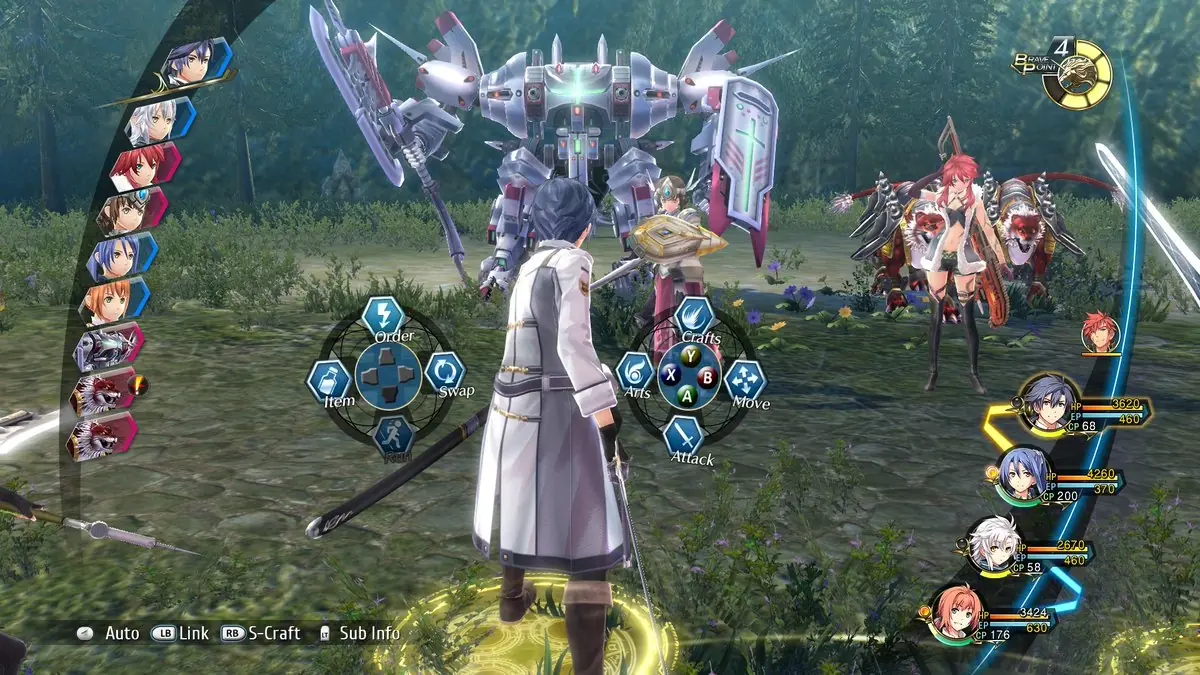Open the Arts command menu
Viewport: 1200px width, 675px height.
[x=634, y=373]
